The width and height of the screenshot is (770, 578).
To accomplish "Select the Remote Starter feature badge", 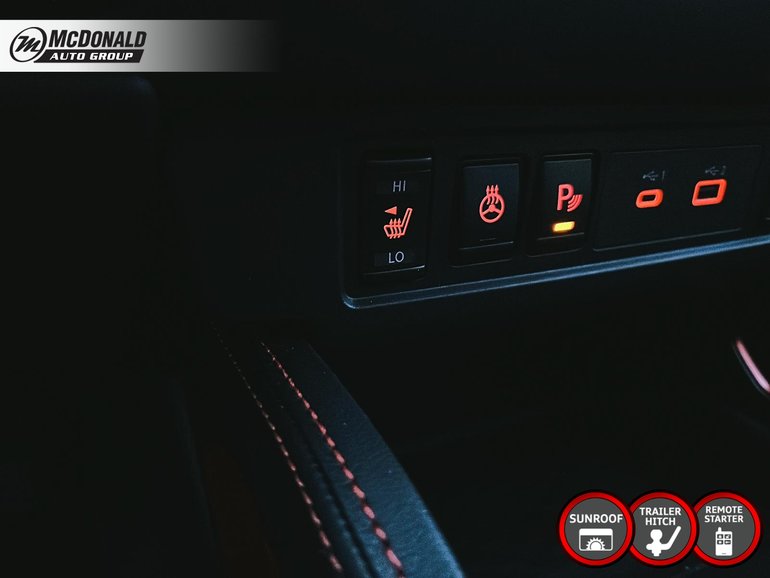I will [x=726, y=529].
